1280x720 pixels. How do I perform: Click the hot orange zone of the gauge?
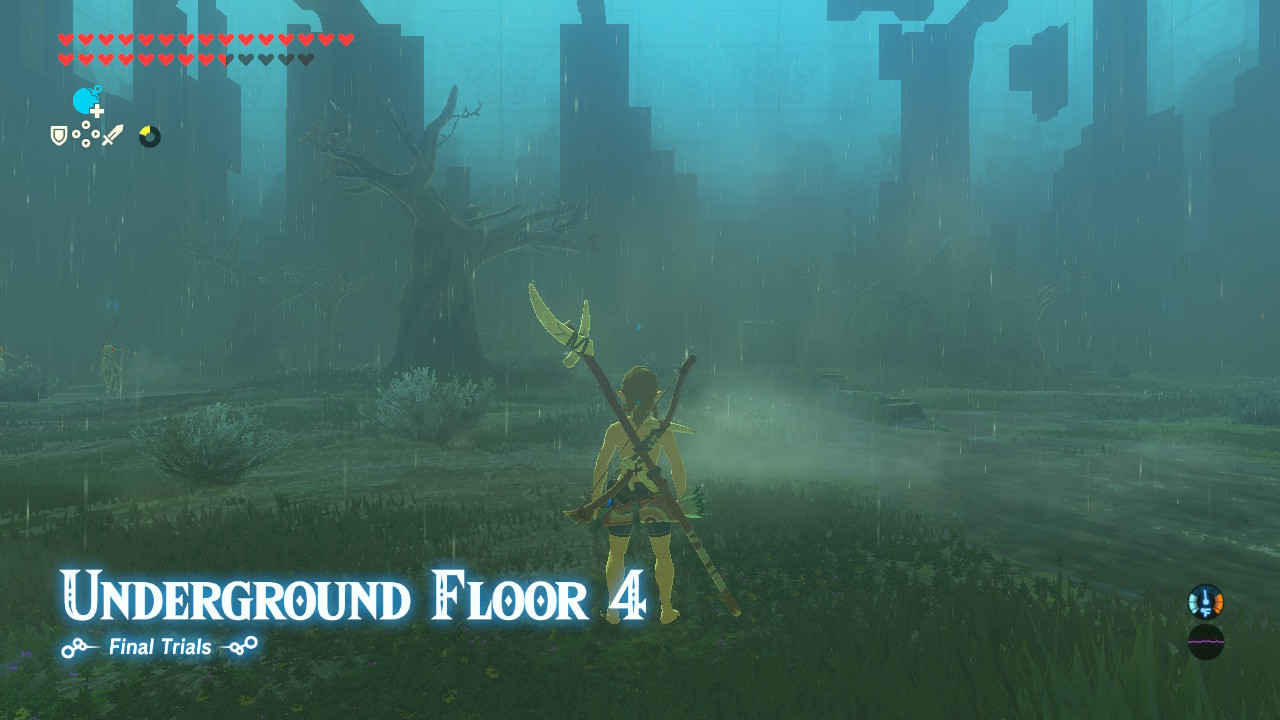click(x=1219, y=603)
